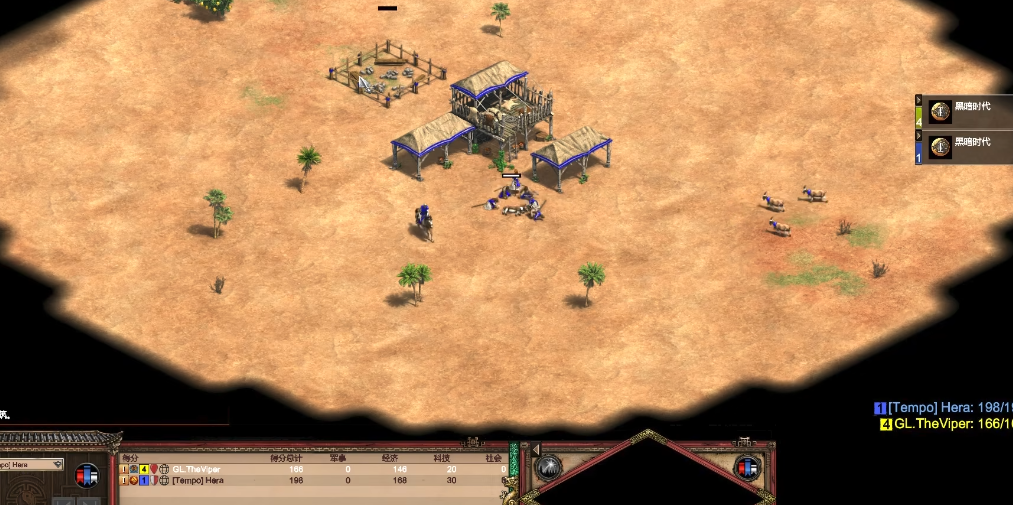Click player 4's 黑暗时代 age icon
1013x505 pixels.
939,111
